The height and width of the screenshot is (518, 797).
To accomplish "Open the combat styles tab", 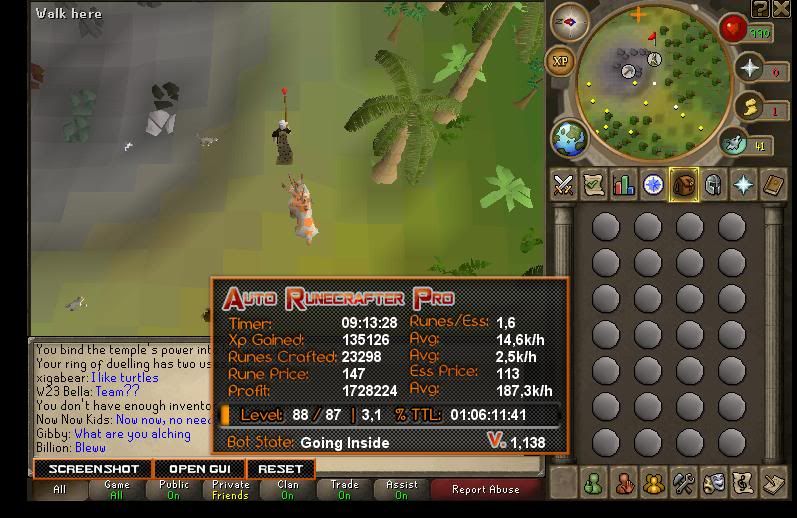I will click(564, 184).
